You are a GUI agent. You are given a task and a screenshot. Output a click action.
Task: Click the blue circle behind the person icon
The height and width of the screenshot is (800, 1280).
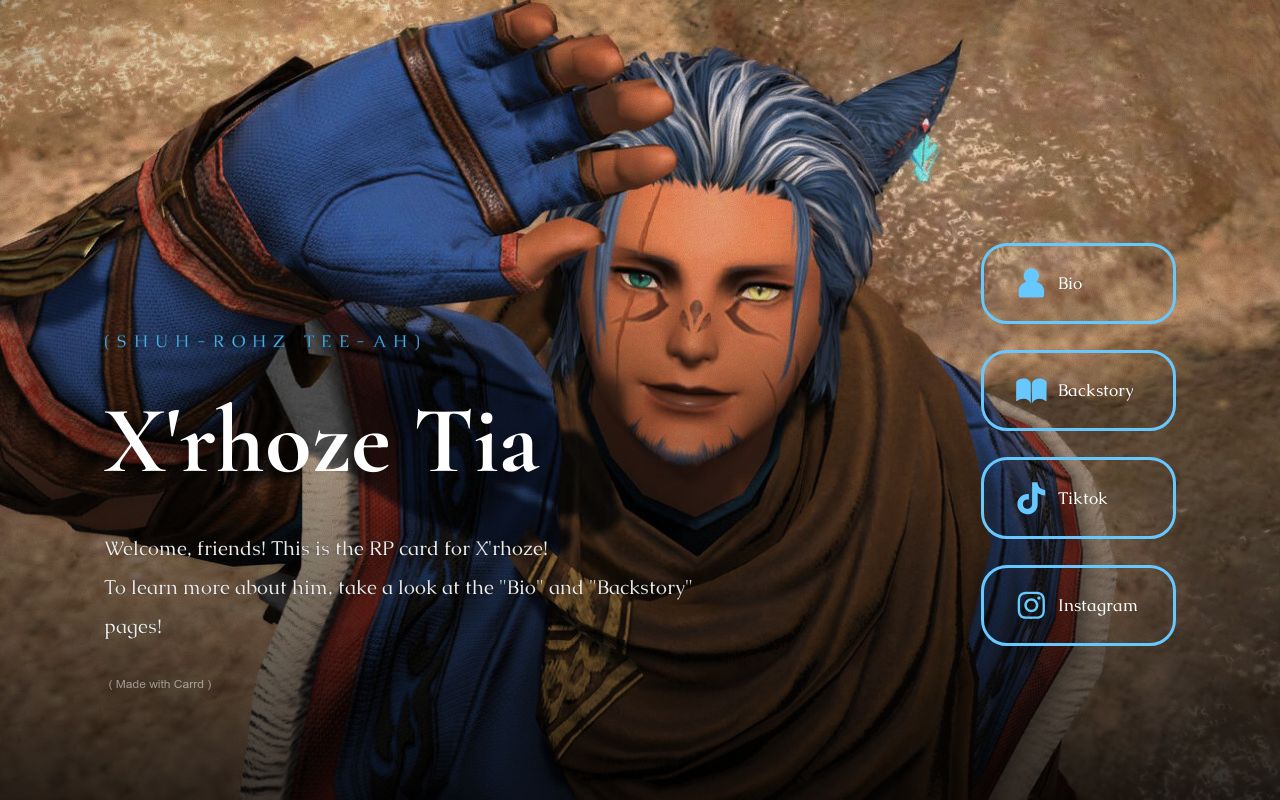1030,284
